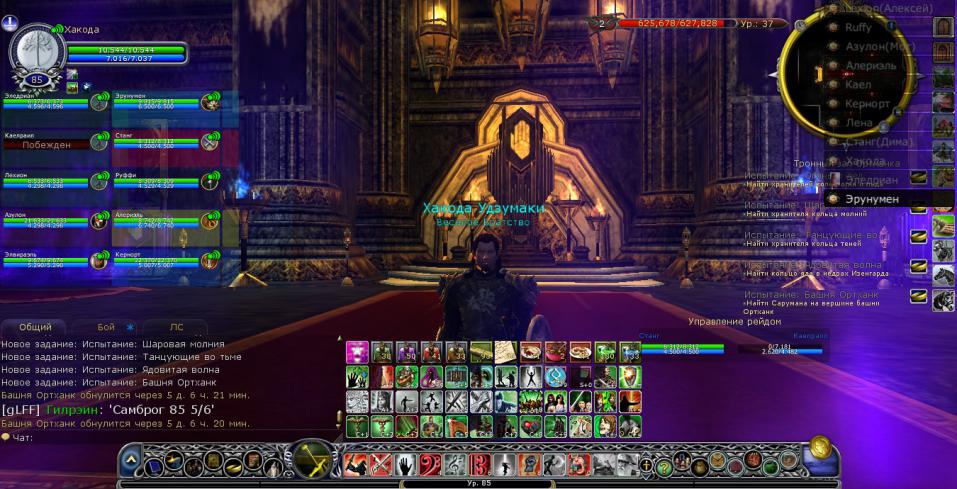
Task: Use the pink glowing skill icon
Action: click(x=357, y=352)
